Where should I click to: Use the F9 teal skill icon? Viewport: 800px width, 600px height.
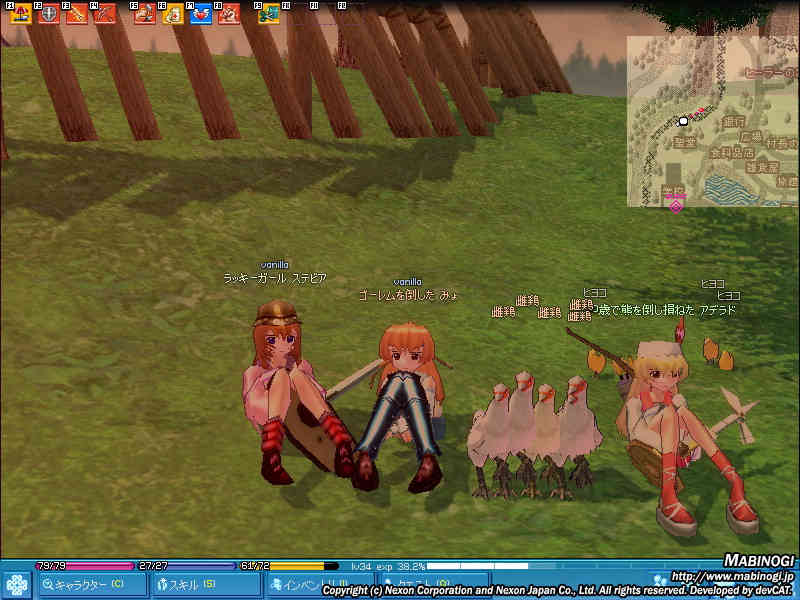[268, 14]
